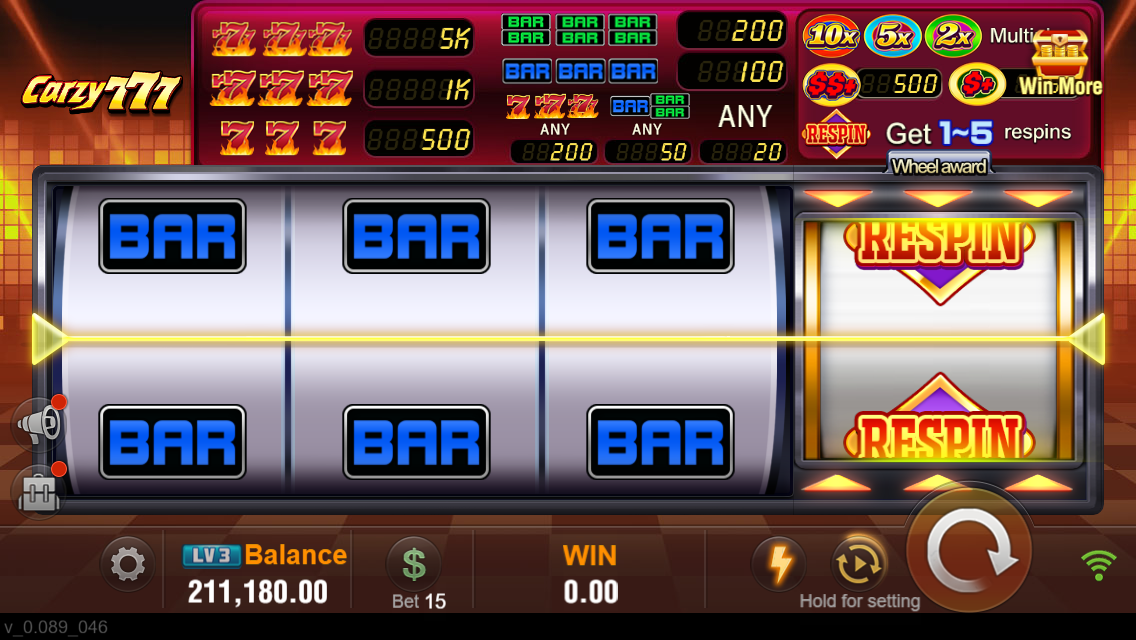Activate the lightning bolt turbo button
Viewport: 1136px width, 640px height.
pos(778,564)
